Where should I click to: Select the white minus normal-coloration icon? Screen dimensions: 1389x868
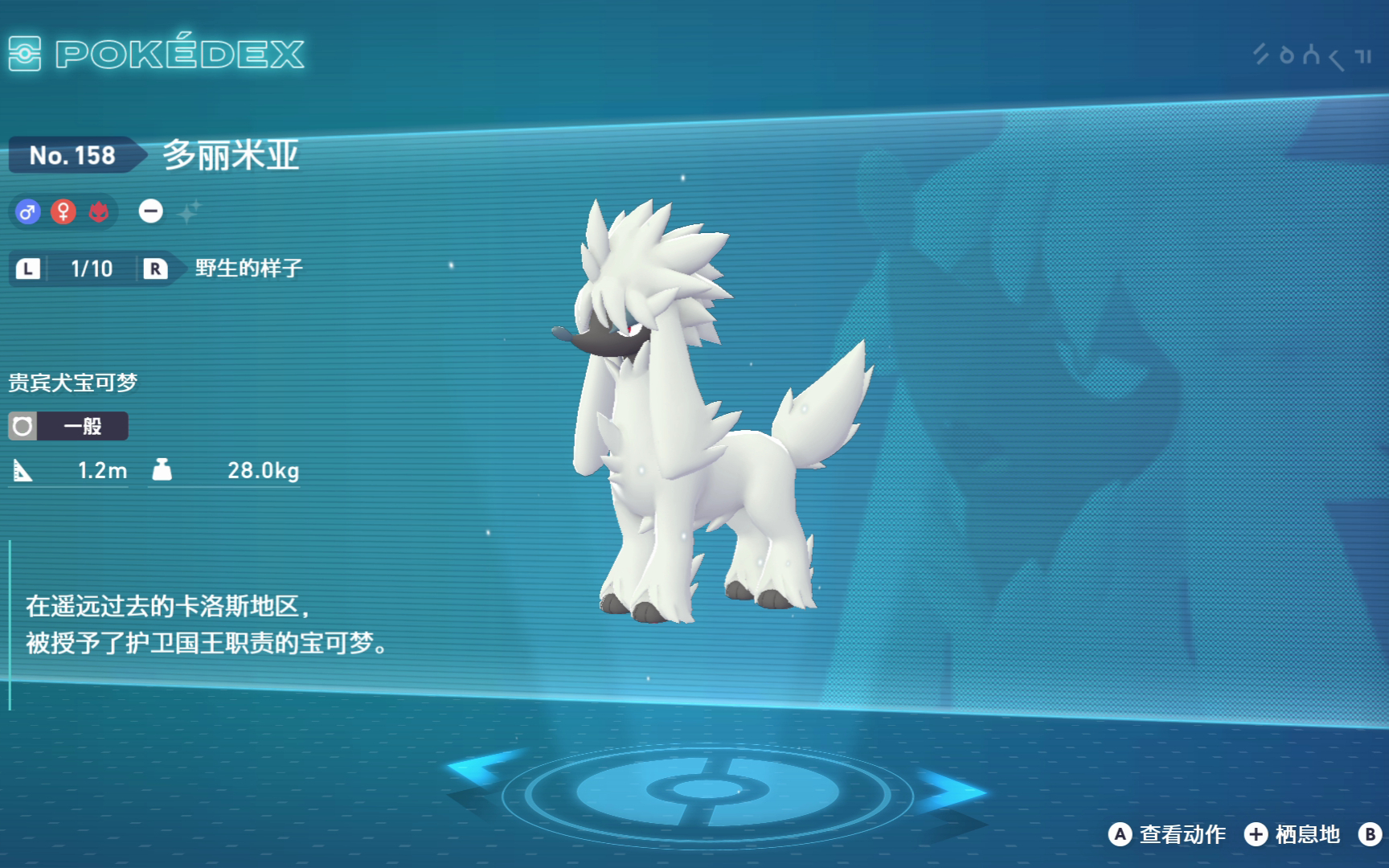click(x=150, y=211)
